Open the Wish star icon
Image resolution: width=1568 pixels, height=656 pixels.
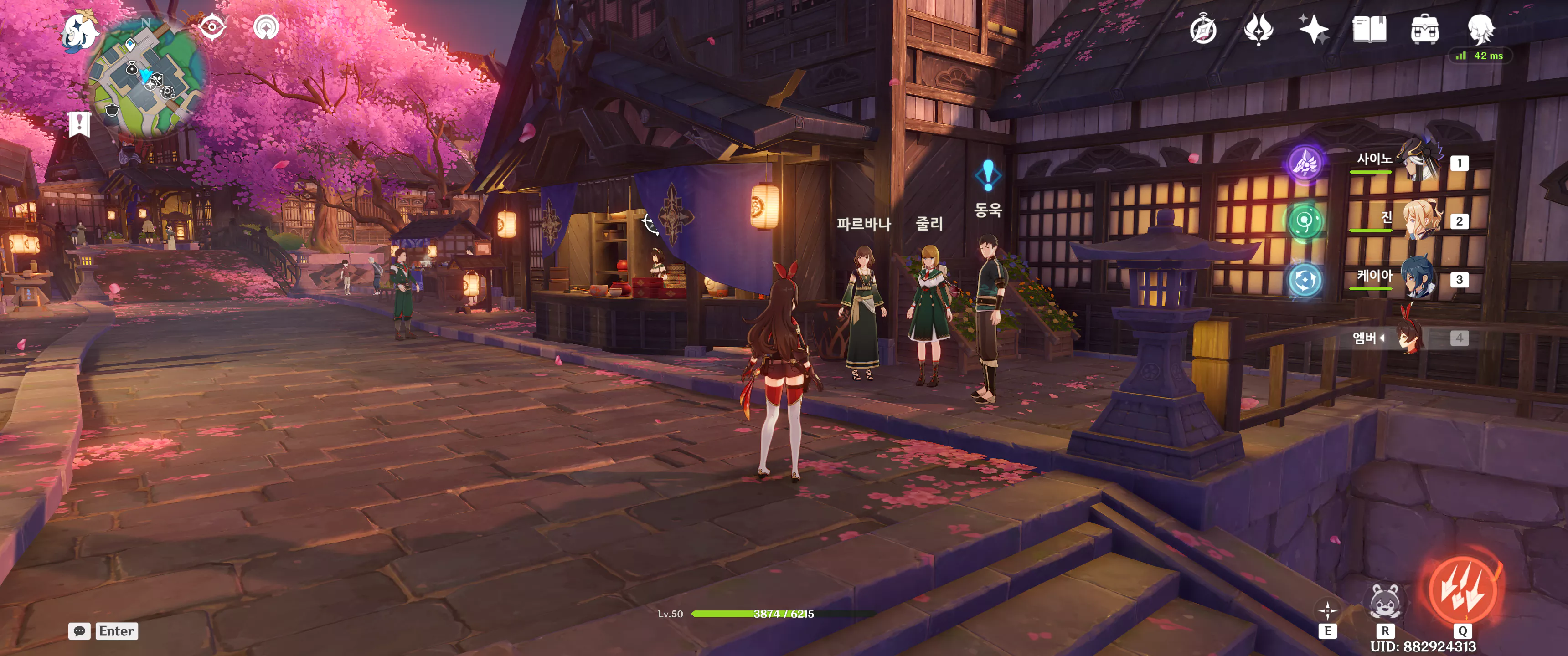pyautogui.click(x=1314, y=29)
